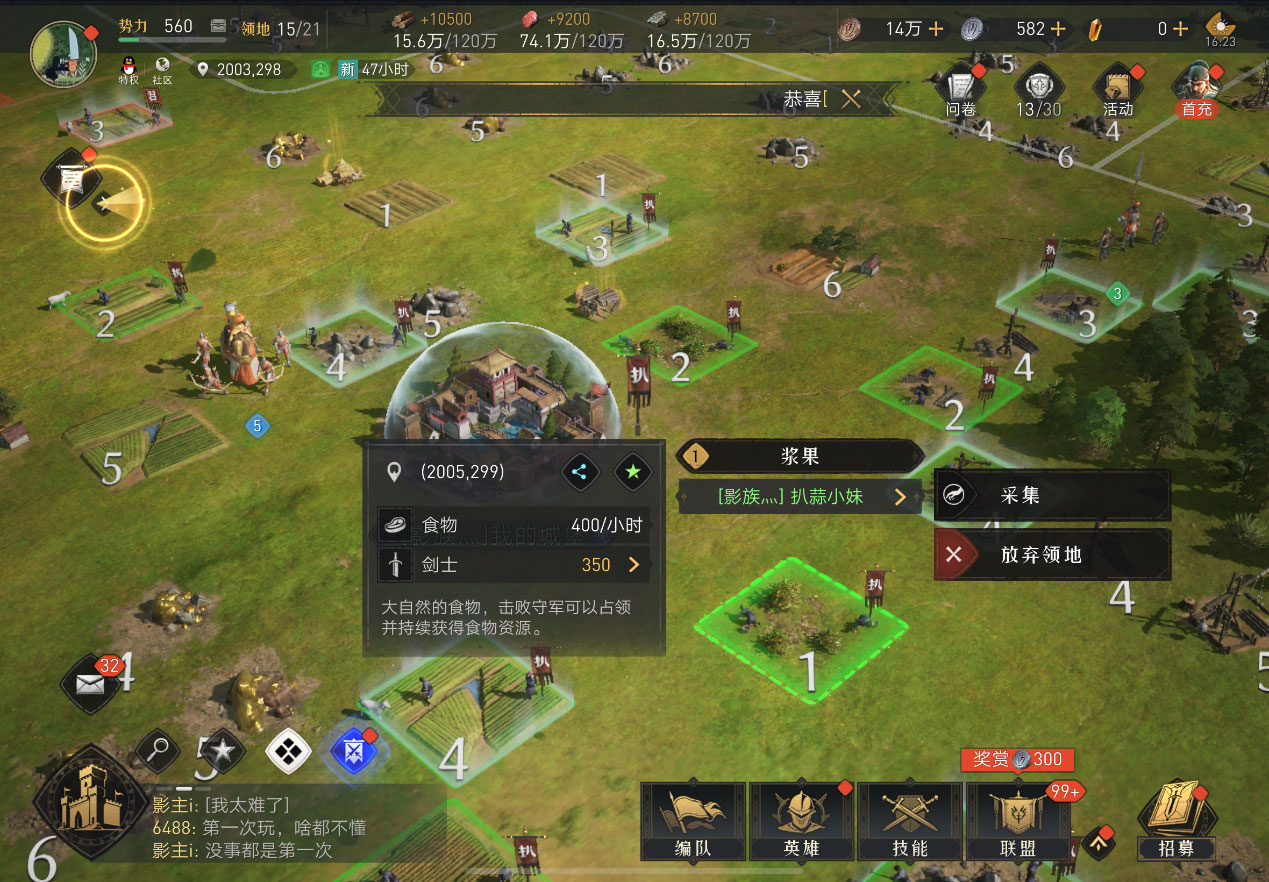Open the 编队 formation menu
The height and width of the screenshot is (882, 1269).
tap(692, 822)
